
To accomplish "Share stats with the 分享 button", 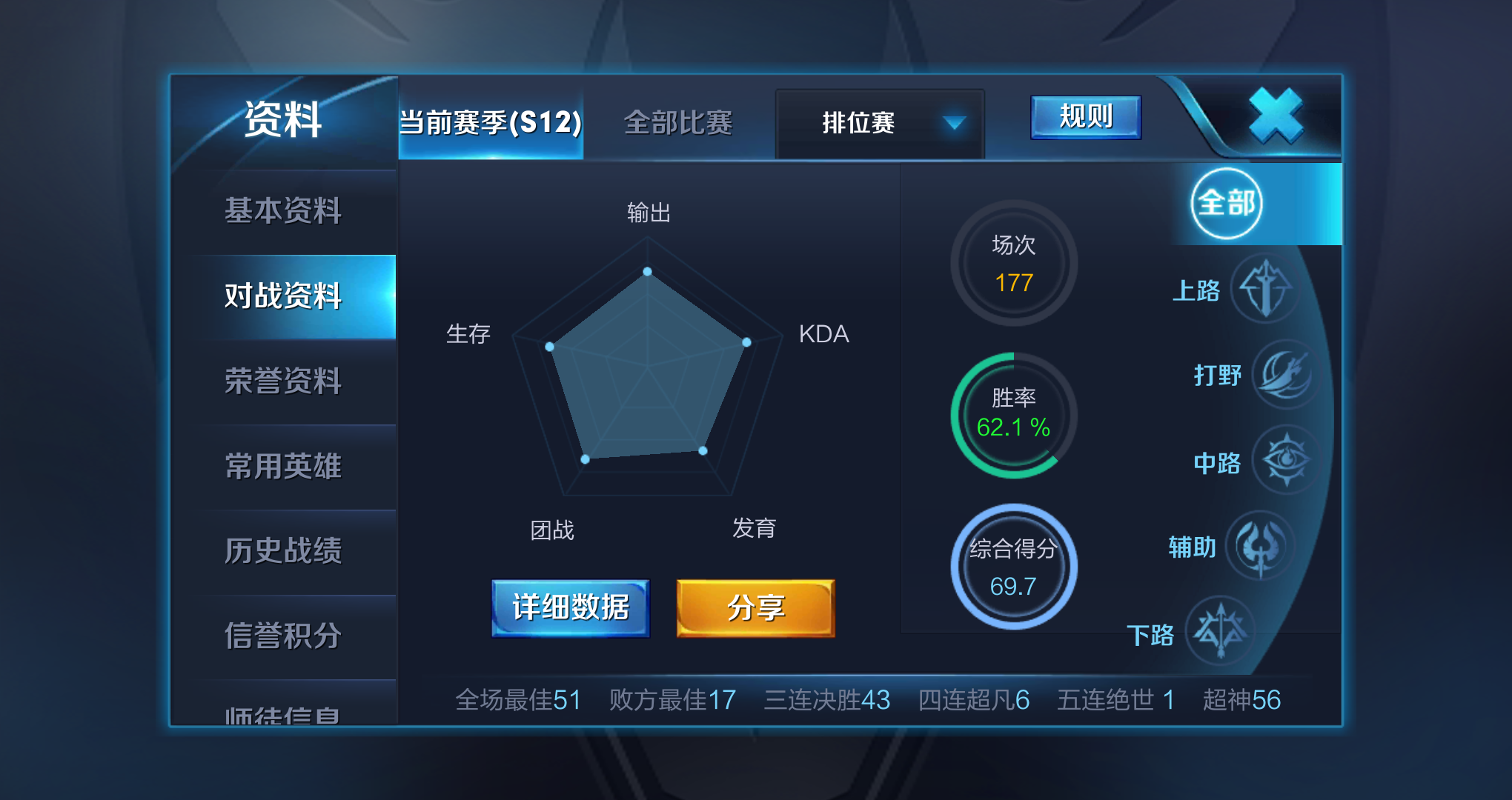I will pos(755,608).
